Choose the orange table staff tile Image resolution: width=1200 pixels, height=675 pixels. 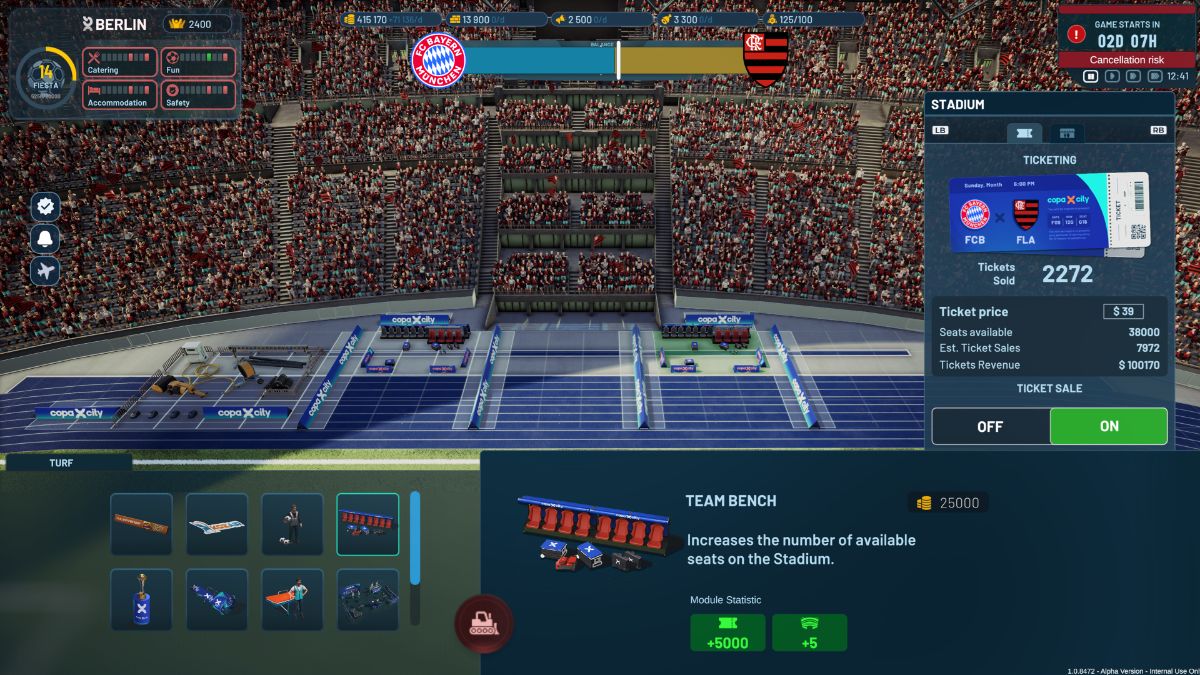292,600
